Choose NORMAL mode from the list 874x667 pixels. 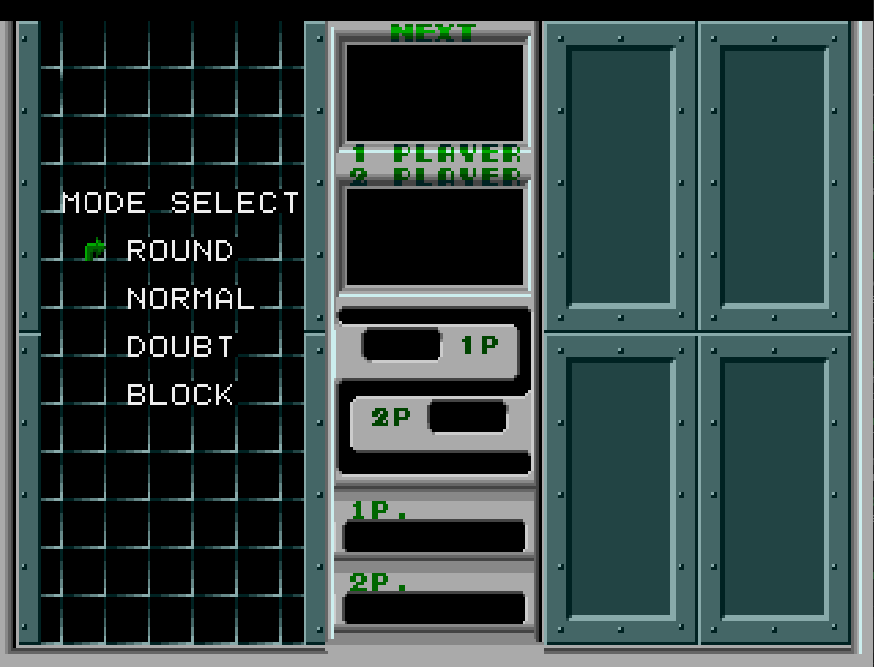[190, 298]
